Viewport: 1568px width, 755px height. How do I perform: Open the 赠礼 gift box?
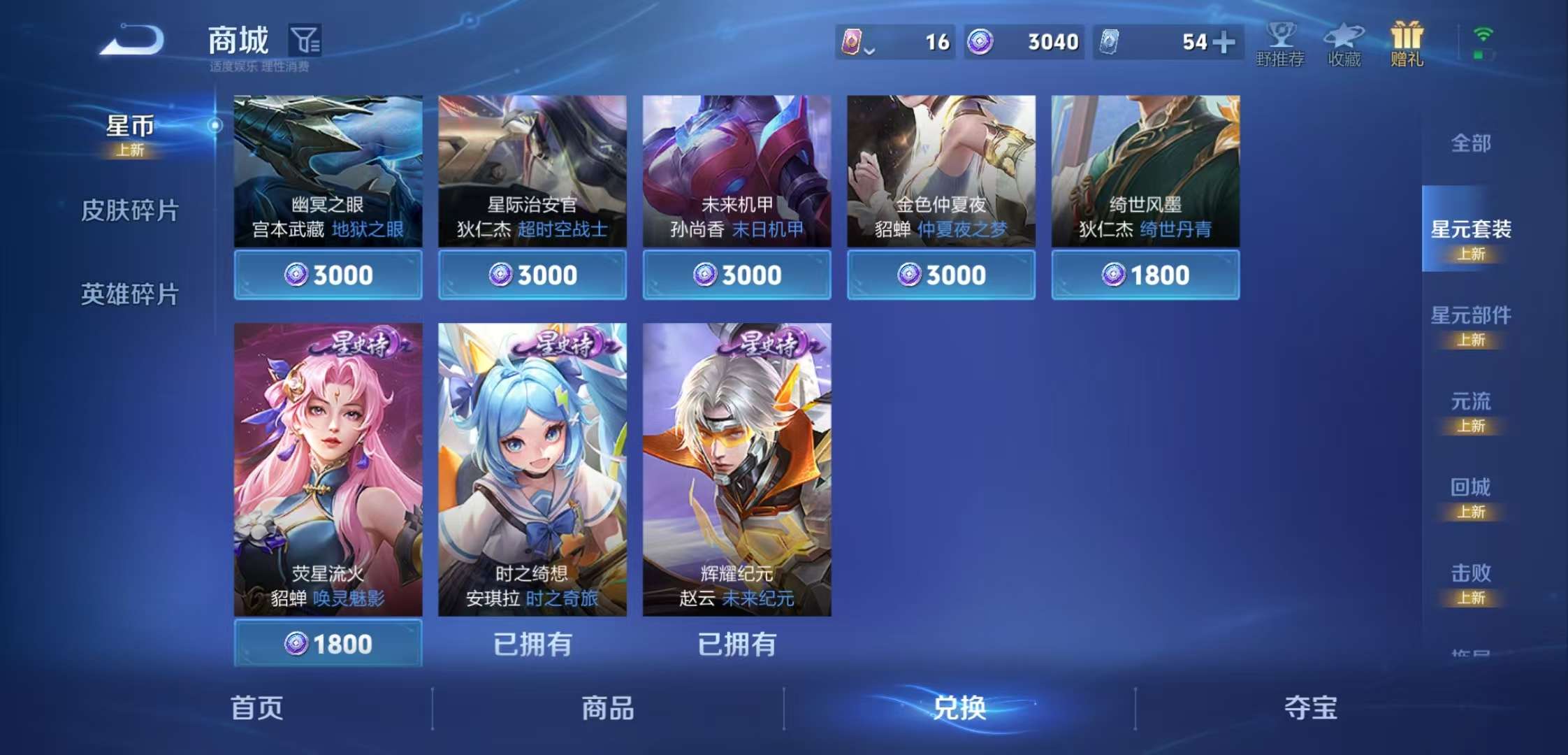click(1409, 42)
